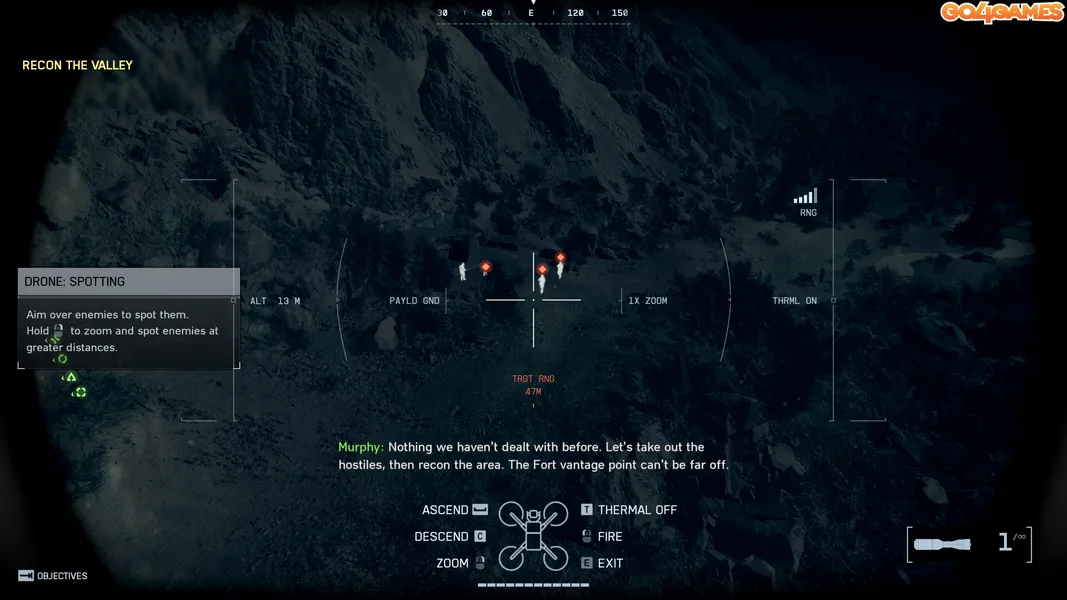The height and width of the screenshot is (600, 1067).
Task: Select the Recon the Valley objective tracker
Action: (78, 65)
